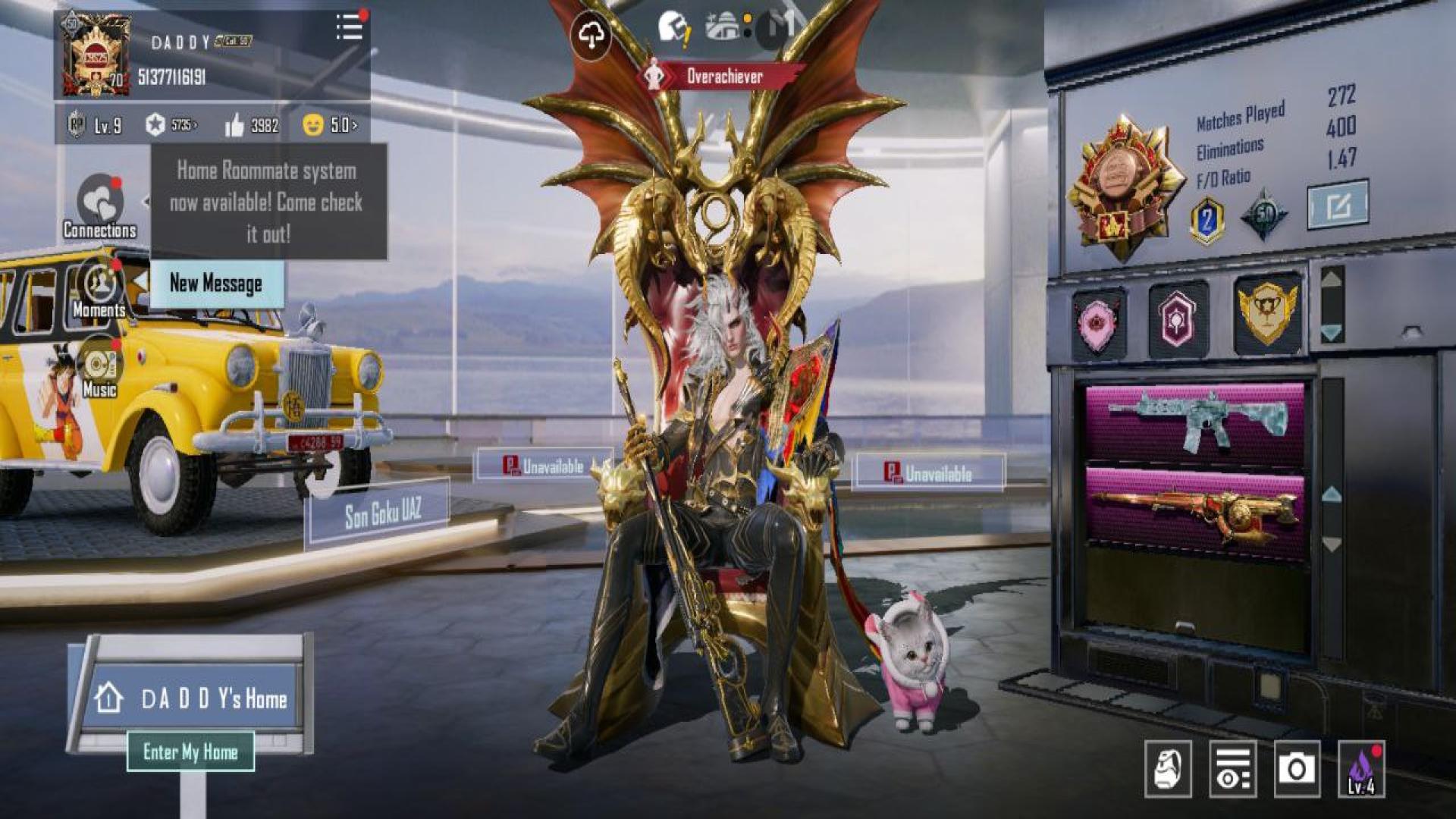Screen dimensions: 1456x819
Task: Select the blue camo rifle showcase
Action: [x=1196, y=422]
